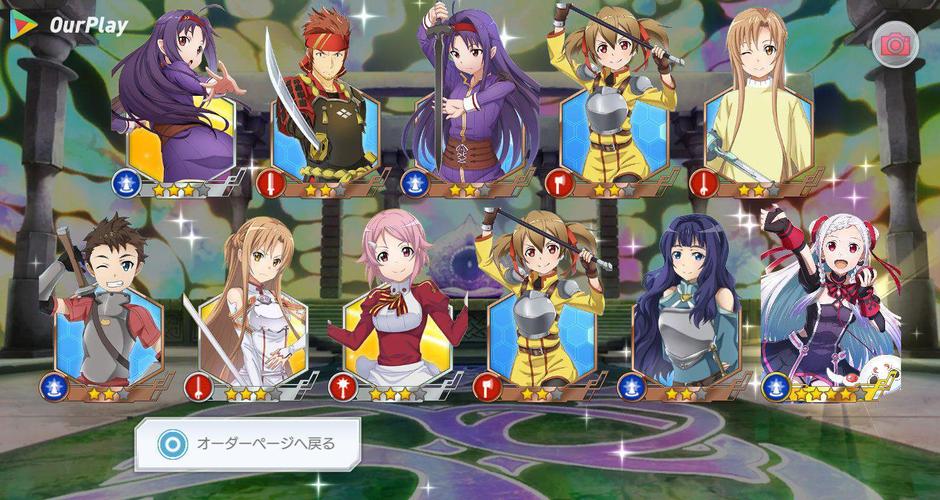940x500 pixels.
Task: Click the OurPlay logo overlay
Action: [x=70, y=25]
